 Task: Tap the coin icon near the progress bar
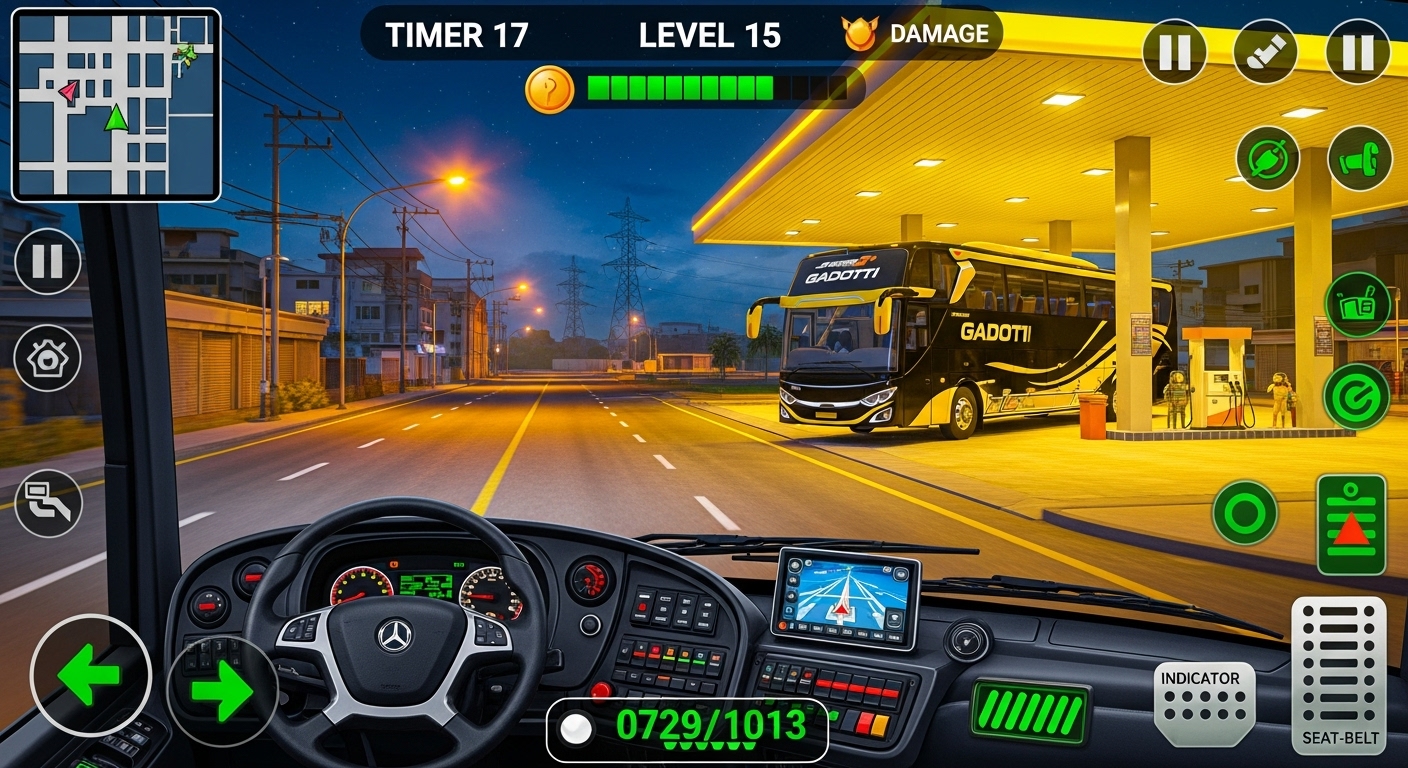click(551, 89)
